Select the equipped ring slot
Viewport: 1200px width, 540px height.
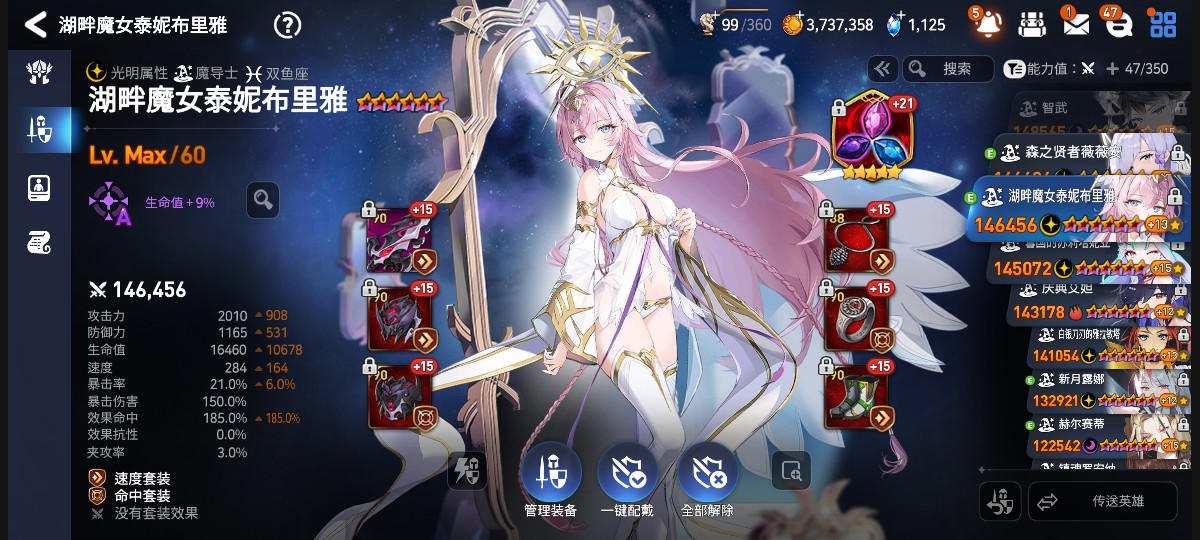point(857,319)
